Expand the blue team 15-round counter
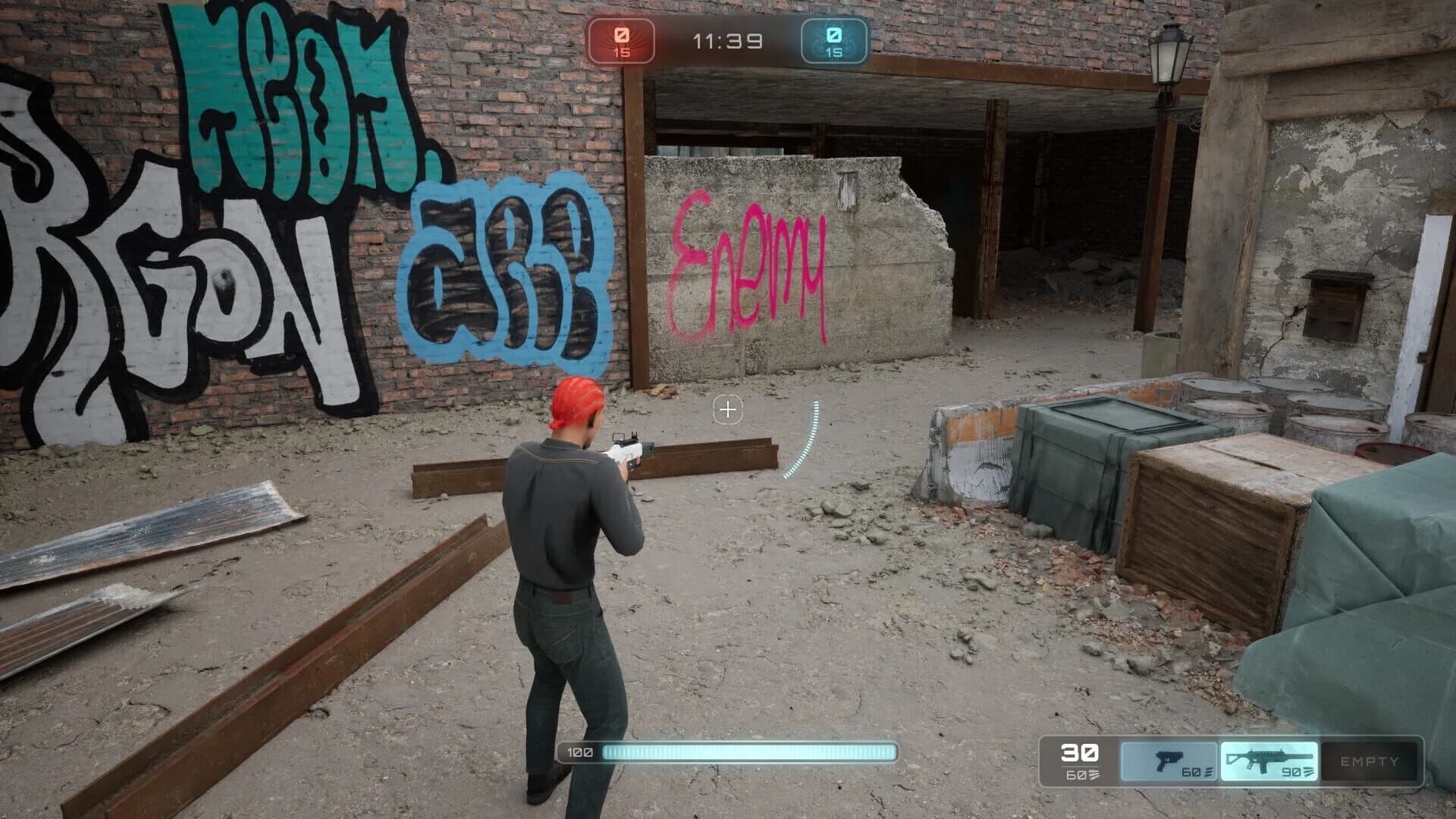The width and height of the screenshot is (1456, 819). pyautogui.click(x=833, y=54)
